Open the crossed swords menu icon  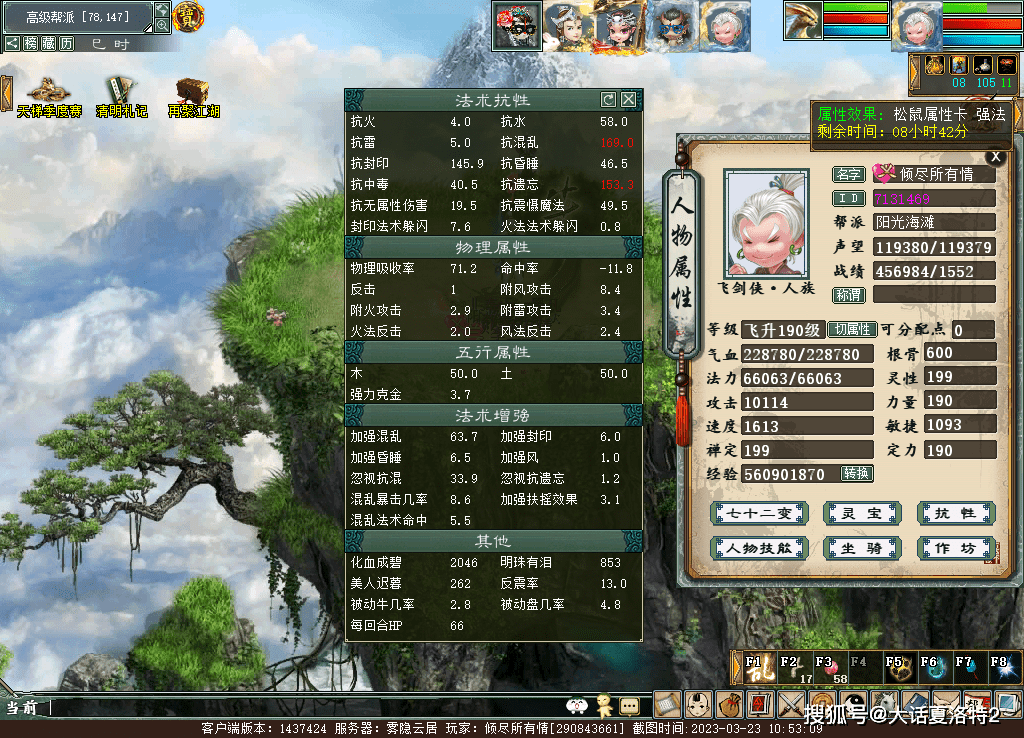(791, 705)
